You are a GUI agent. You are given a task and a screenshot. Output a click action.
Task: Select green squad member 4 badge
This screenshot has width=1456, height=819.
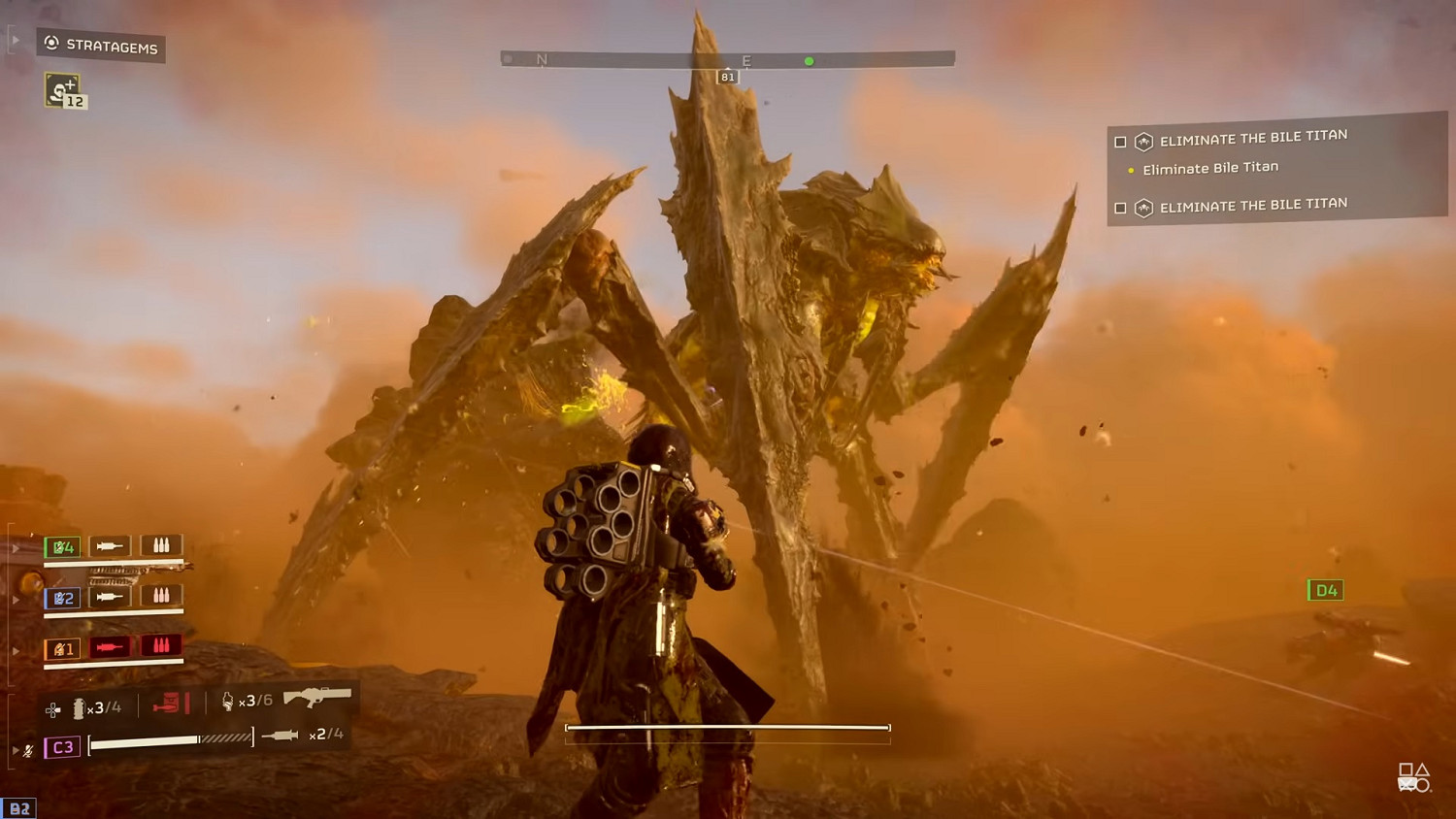[63, 547]
